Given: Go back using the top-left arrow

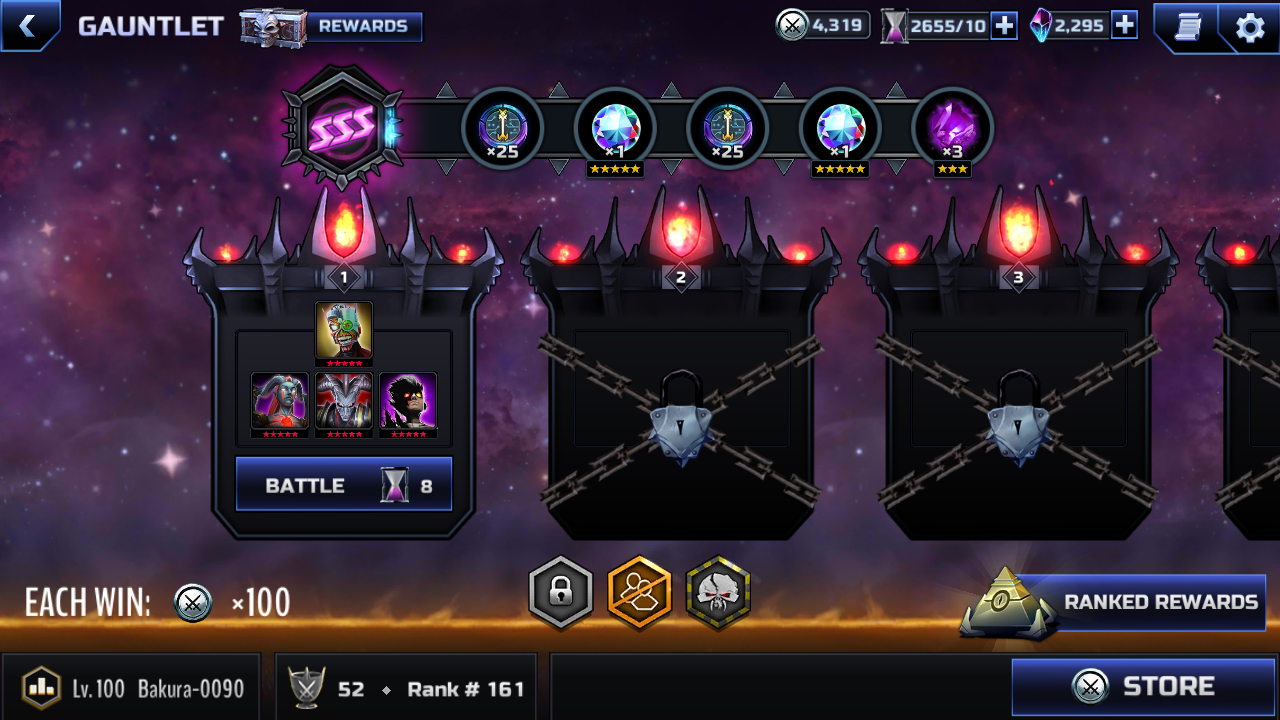Looking at the screenshot, I should [28, 26].
